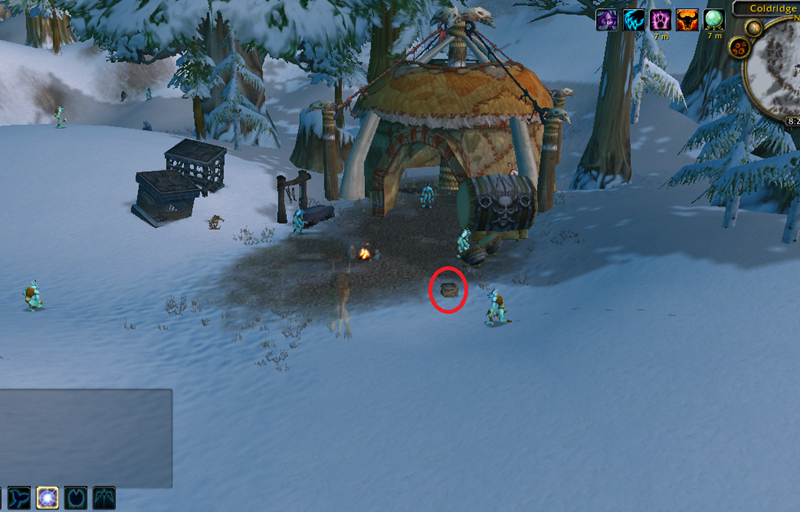Click the teal crystal orb buff icon
This screenshot has height=512, width=800.
(x=714, y=20)
